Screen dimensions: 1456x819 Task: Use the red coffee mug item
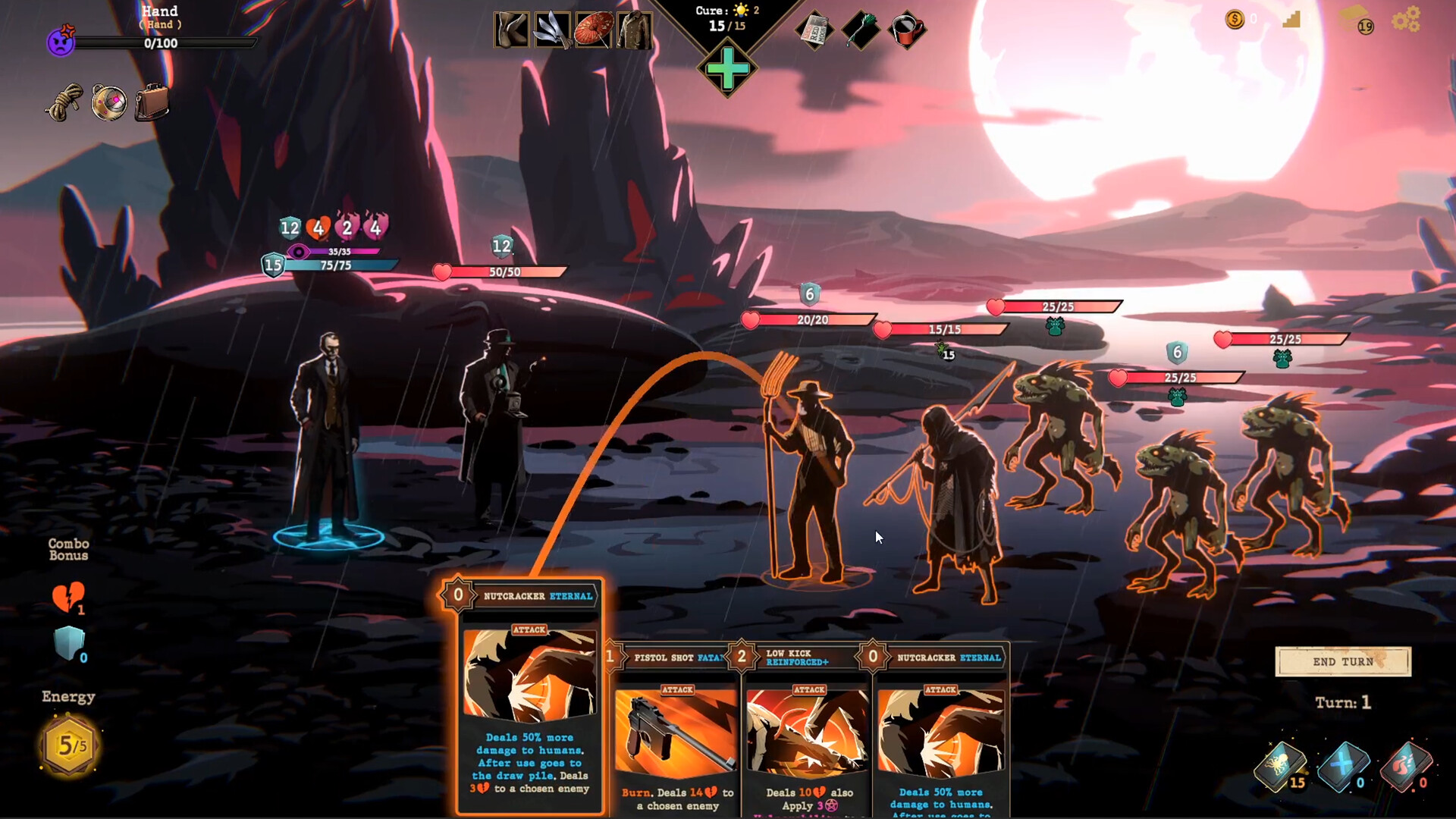(907, 31)
